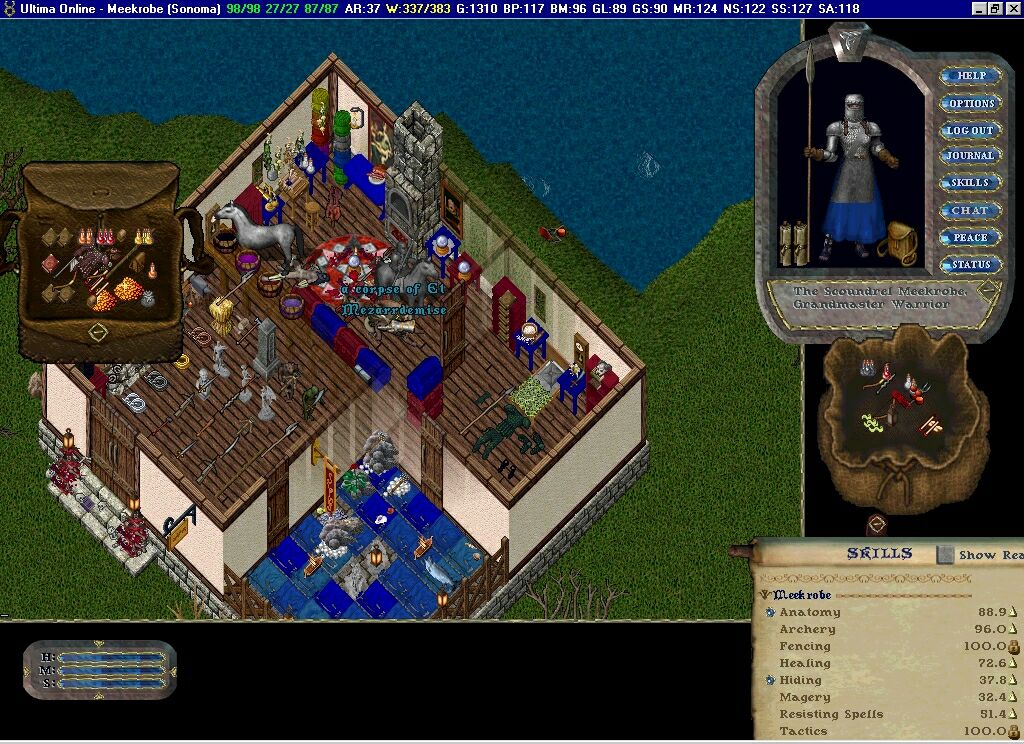Close the Ultima Online window
The width and height of the screenshot is (1024, 744).
point(1011,9)
